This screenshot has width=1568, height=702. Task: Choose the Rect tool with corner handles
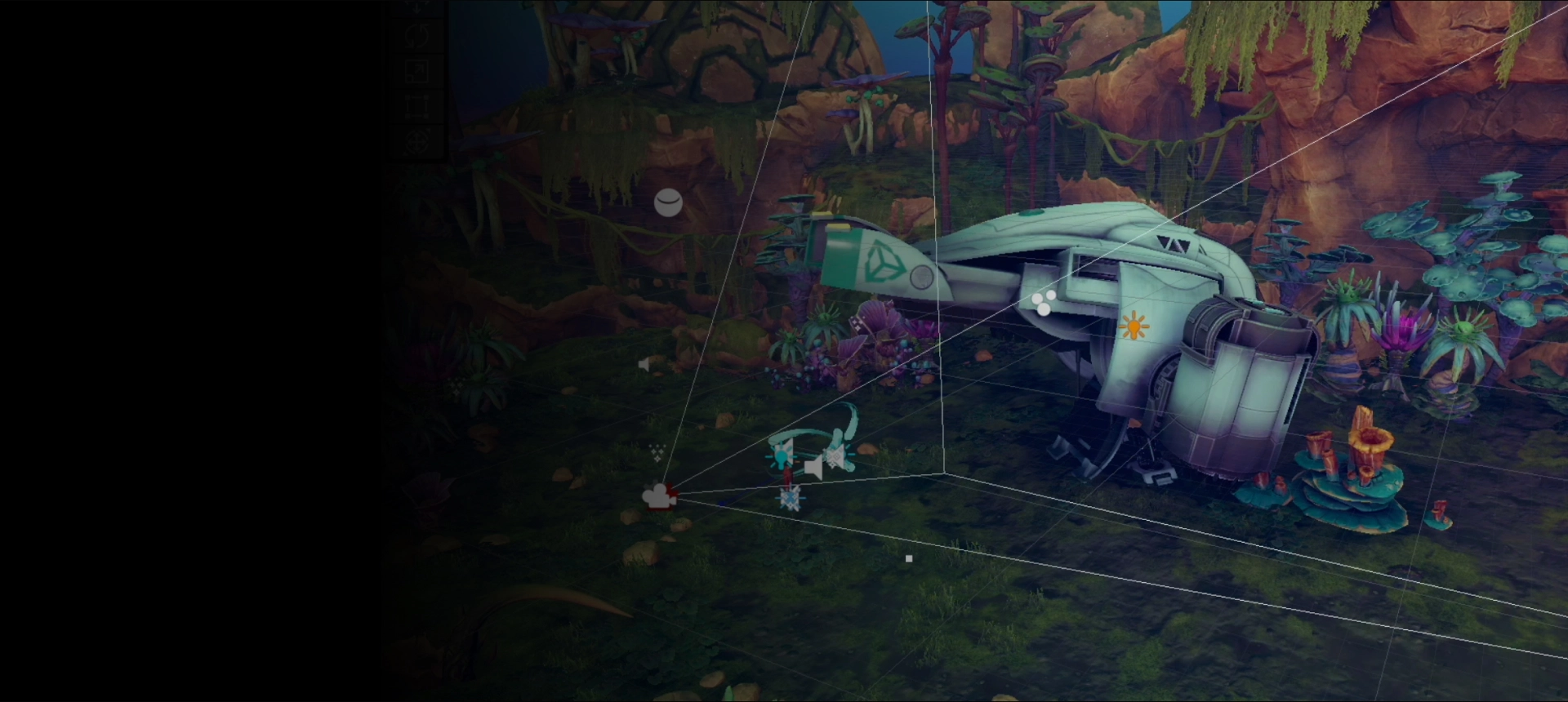pos(417,107)
